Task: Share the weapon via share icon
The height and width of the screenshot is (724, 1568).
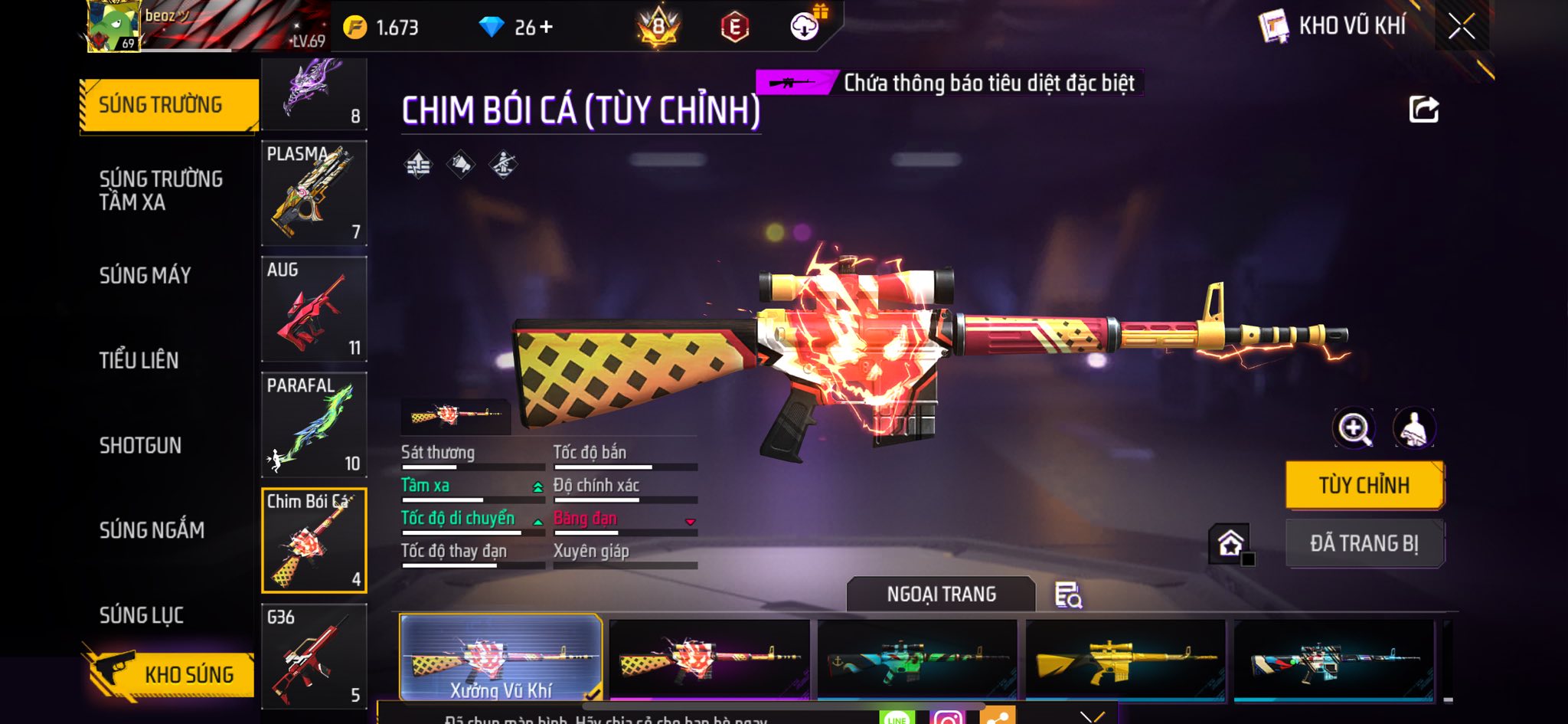Action: click(x=1424, y=110)
